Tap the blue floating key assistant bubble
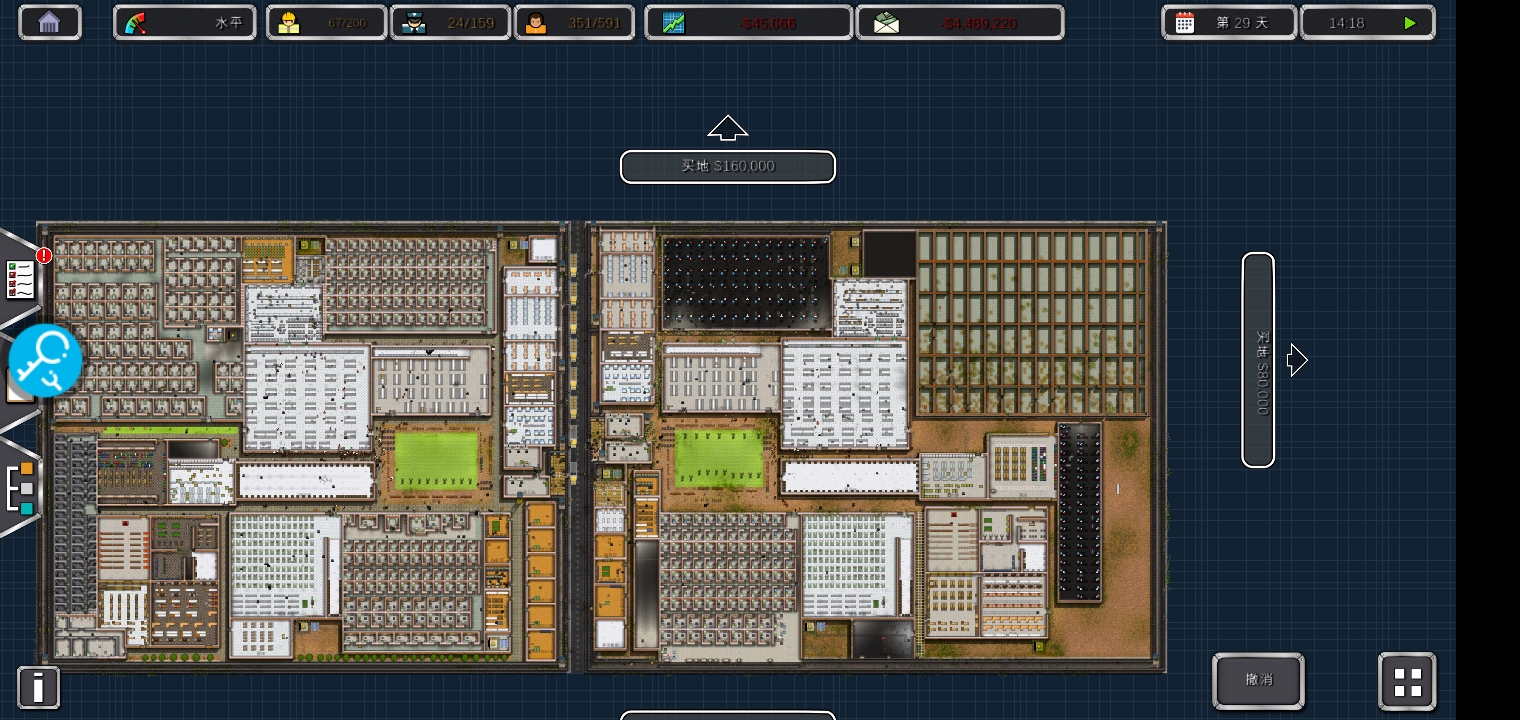Screen dimensions: 1520x720 tap(45, 360)
